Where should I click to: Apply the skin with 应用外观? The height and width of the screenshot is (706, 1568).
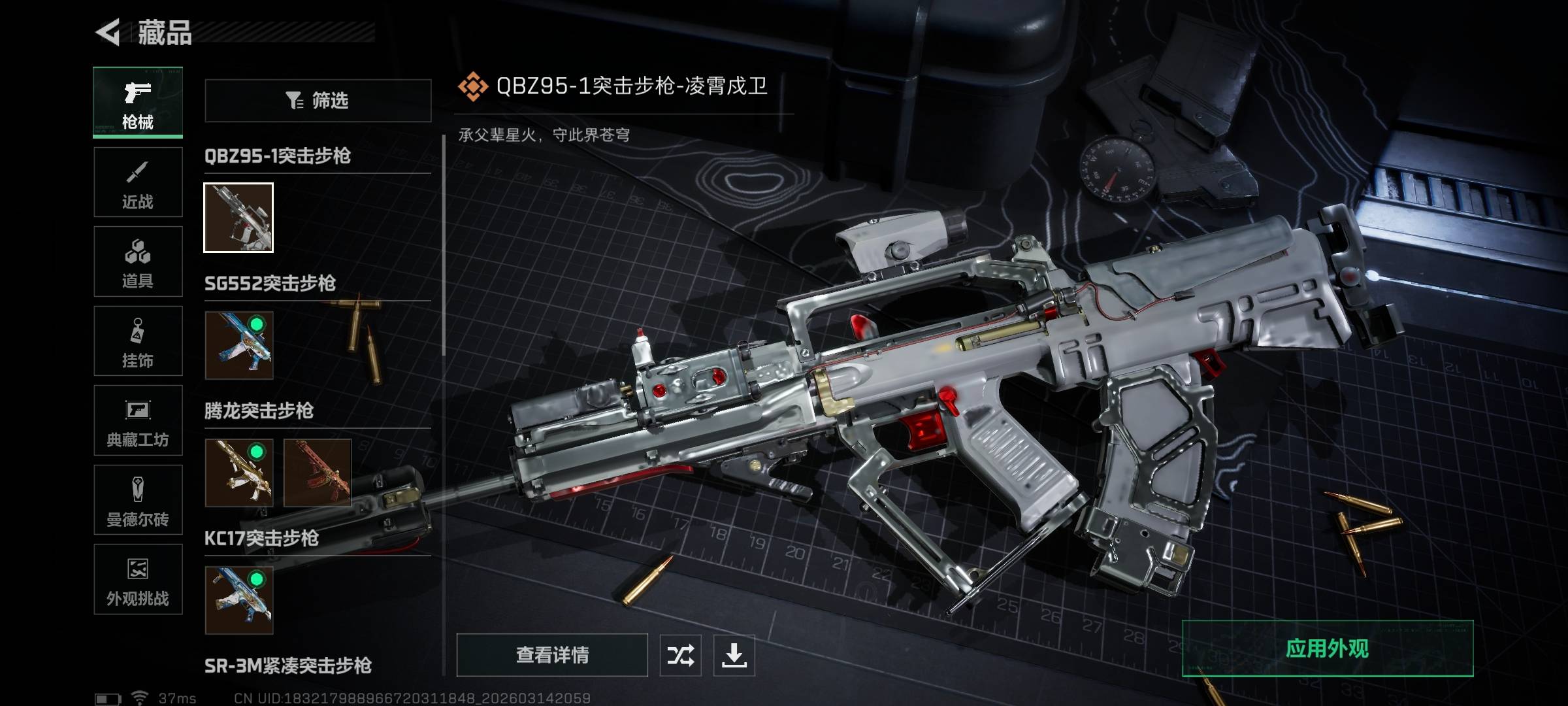[x=1327, y=648]
